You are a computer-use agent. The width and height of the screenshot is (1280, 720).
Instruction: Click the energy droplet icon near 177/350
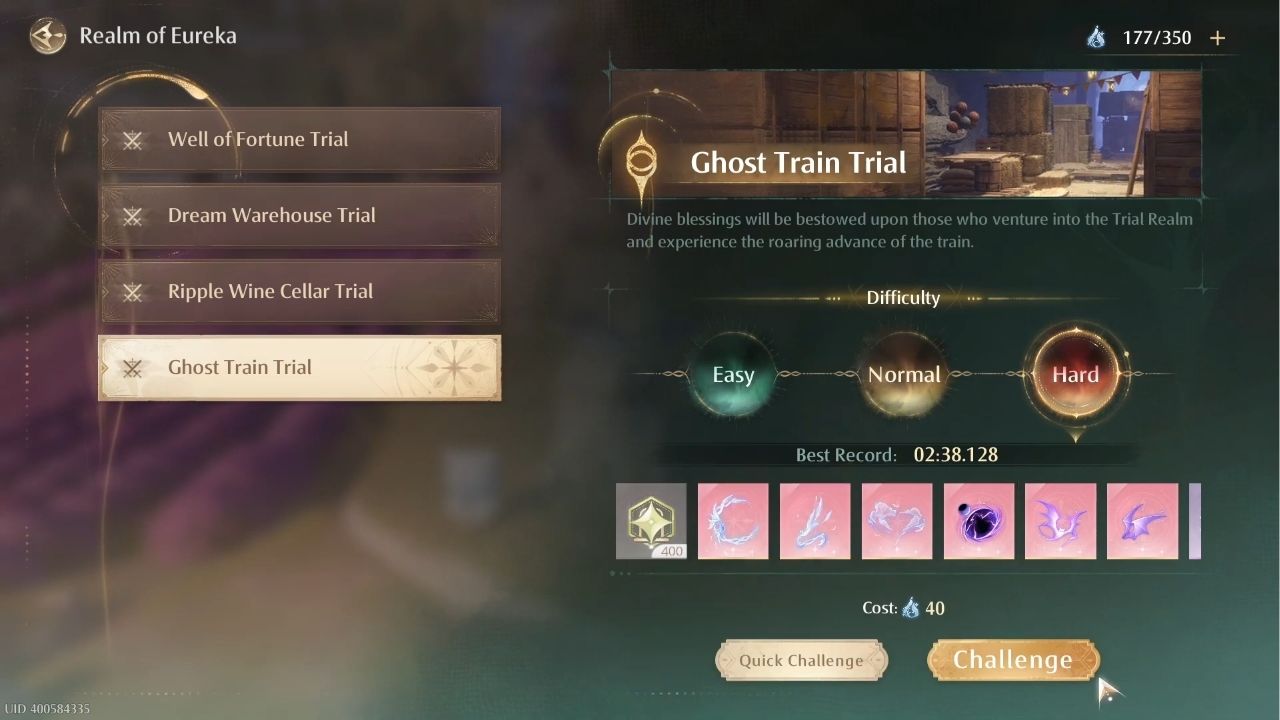tap(1096, 37)
